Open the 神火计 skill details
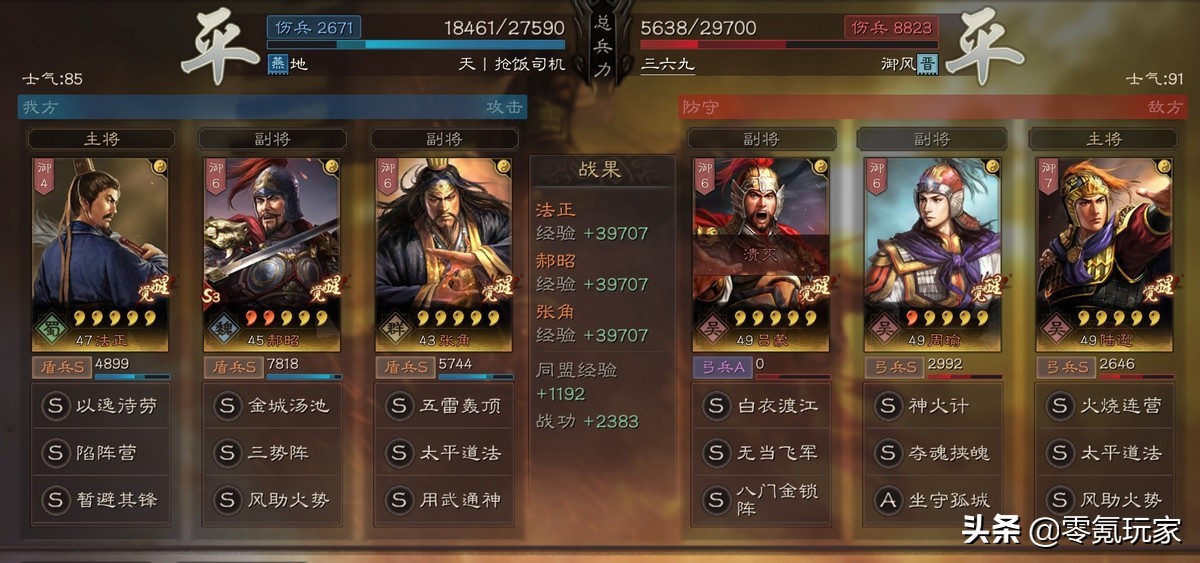This screenshot has width=1200, height=563. click(932, 406)
